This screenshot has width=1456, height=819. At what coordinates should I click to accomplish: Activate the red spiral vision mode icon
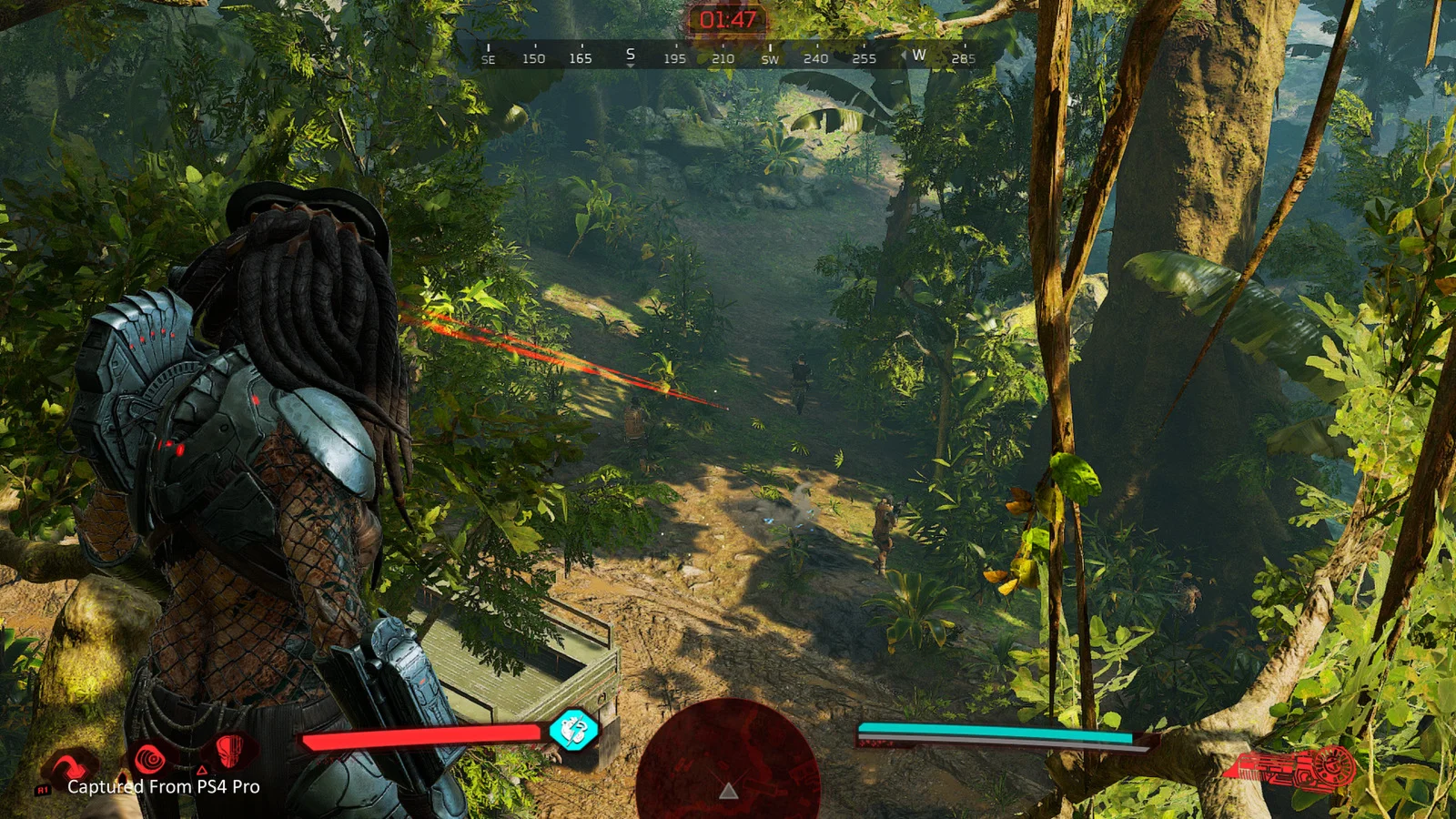coord(150,757)
